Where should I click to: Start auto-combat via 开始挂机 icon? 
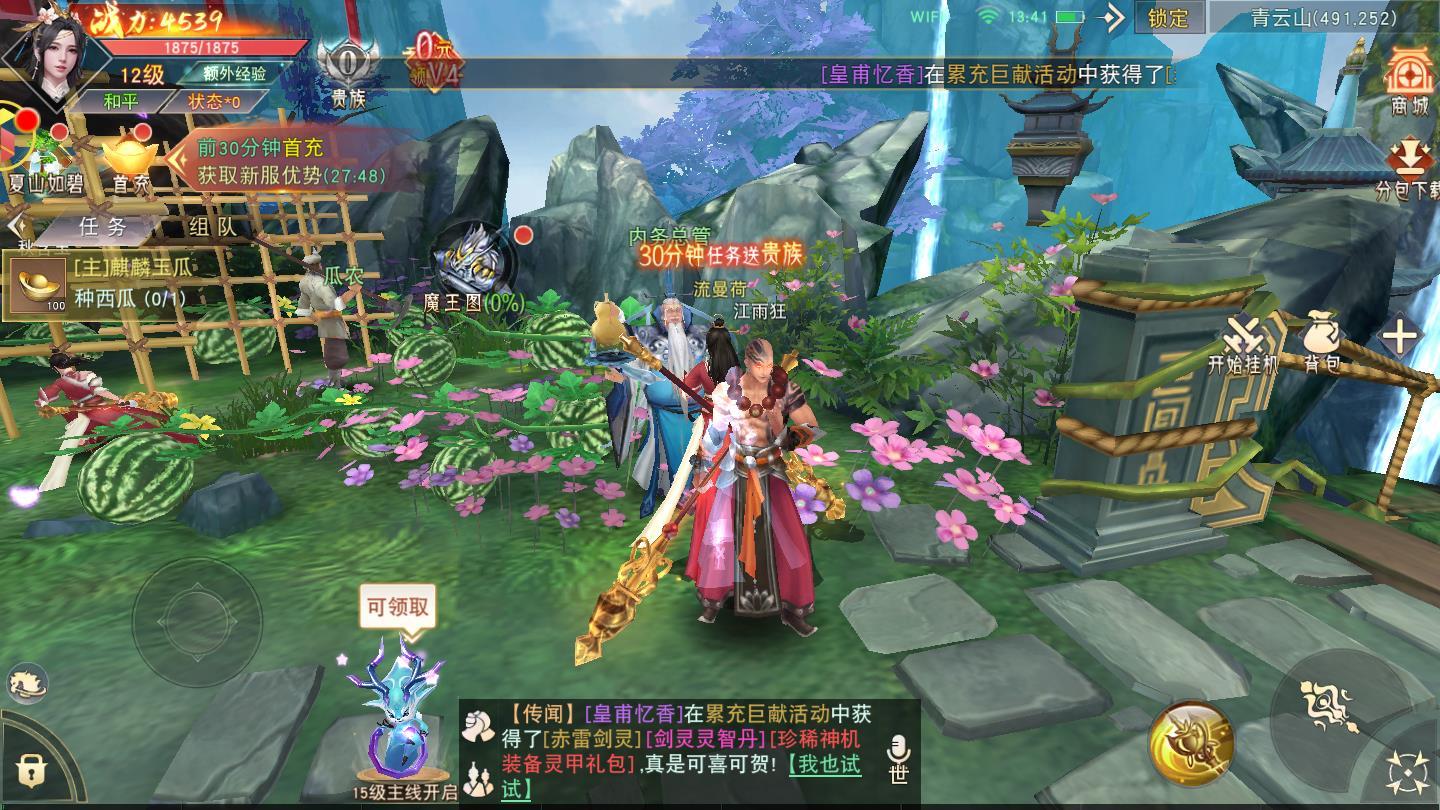pos(1244,333)
